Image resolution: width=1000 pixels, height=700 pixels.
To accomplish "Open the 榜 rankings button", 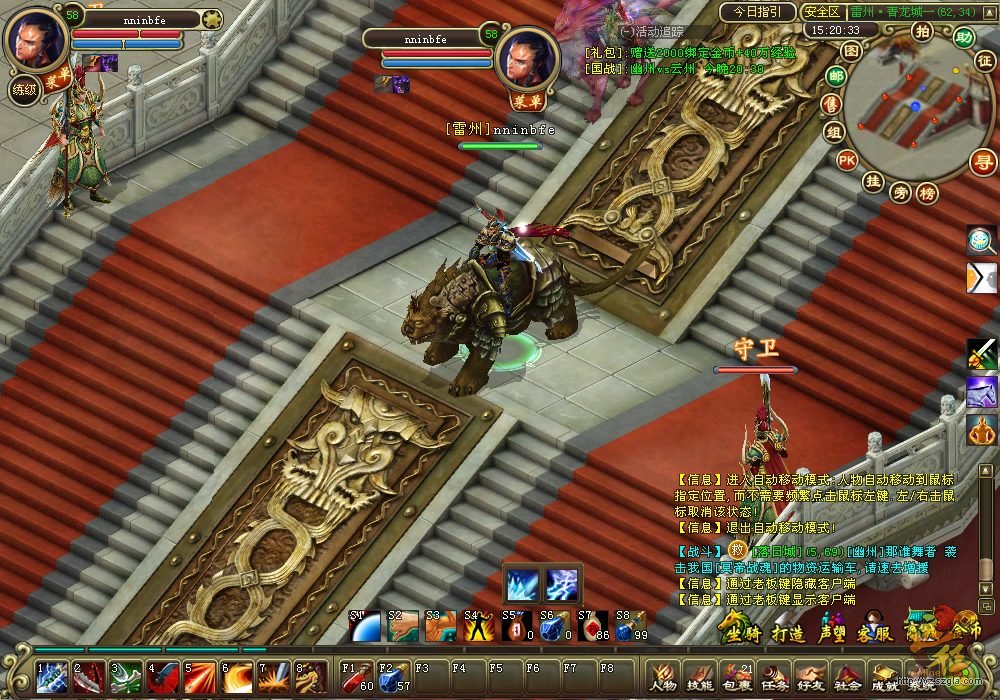I will click(x=928, y=193).
